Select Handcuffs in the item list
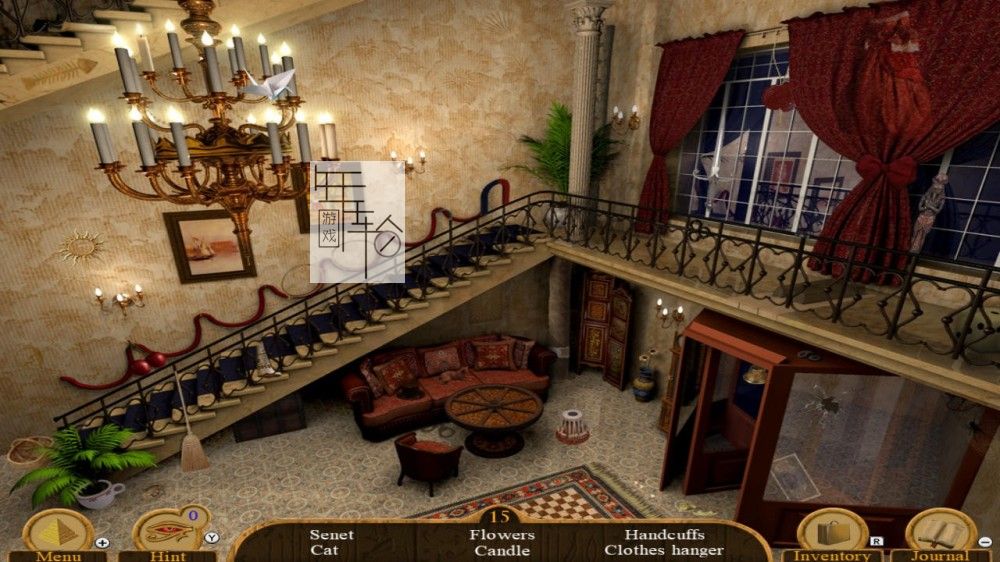The height and width of the screenshot is (562, 1000). [664, 535]
